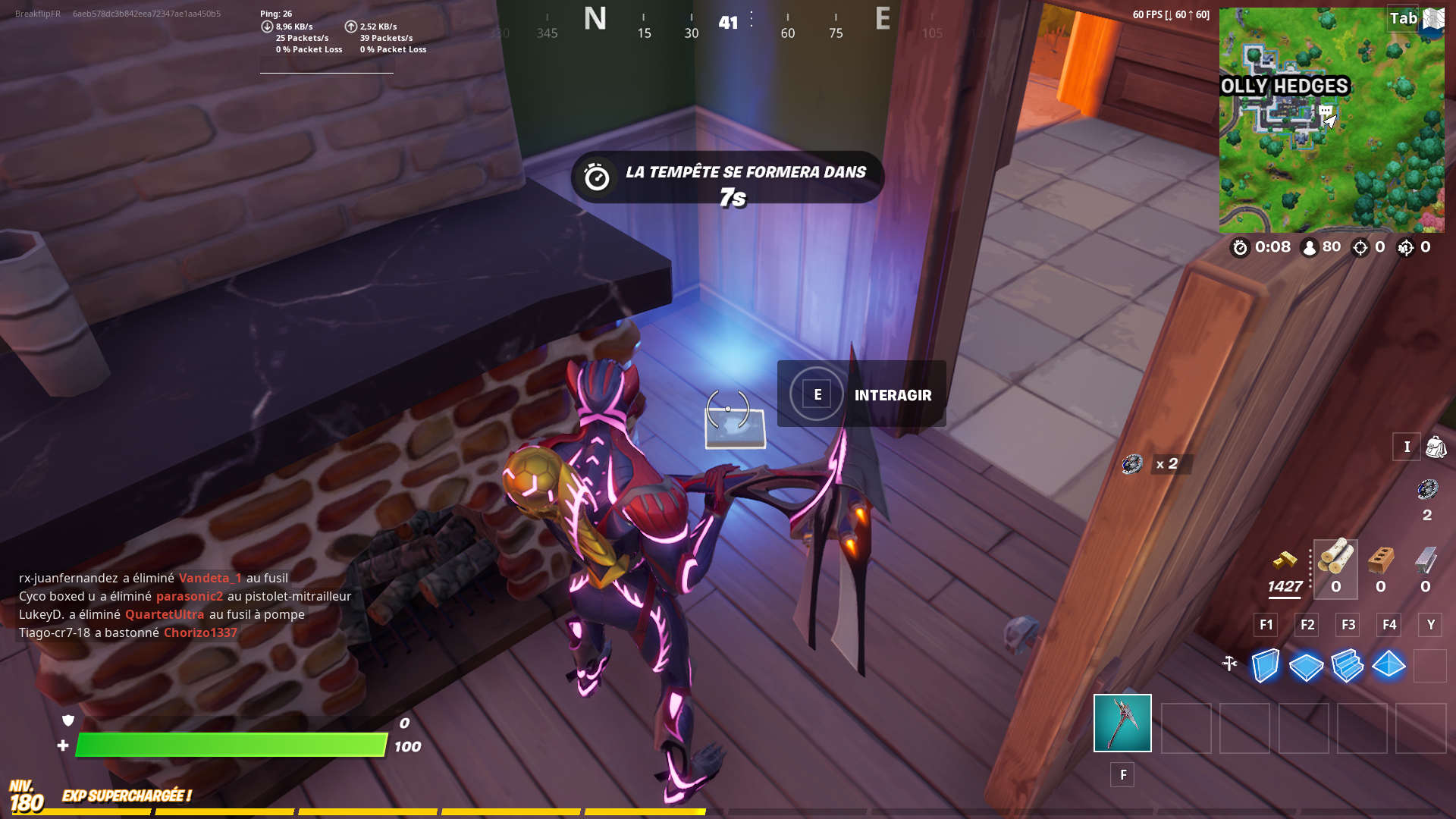Select the stairs build piece icon
Viewport: 1456px width, 819px height.
tap(1348, 666)
